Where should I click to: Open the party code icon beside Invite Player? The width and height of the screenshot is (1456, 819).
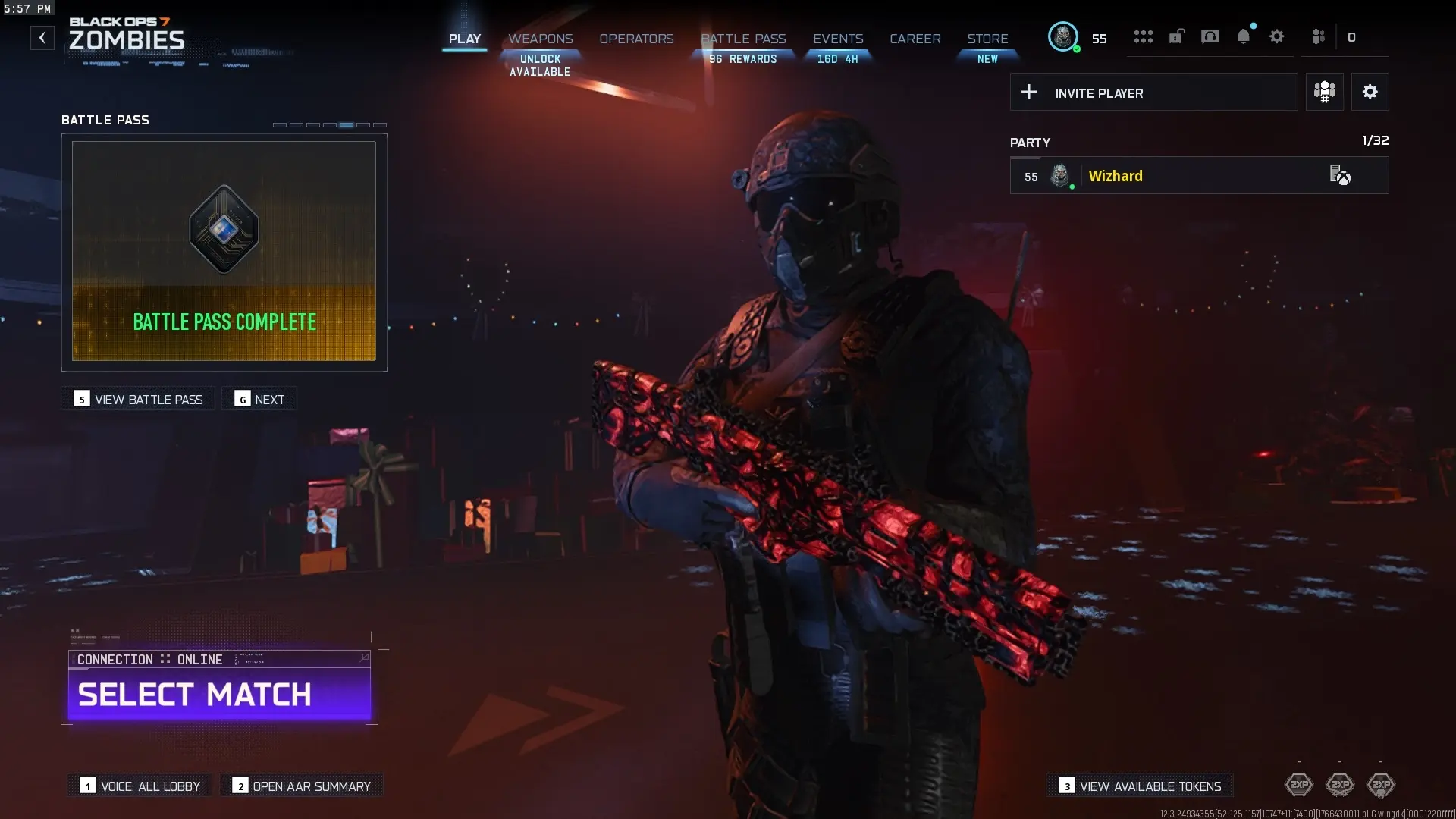1324,92
